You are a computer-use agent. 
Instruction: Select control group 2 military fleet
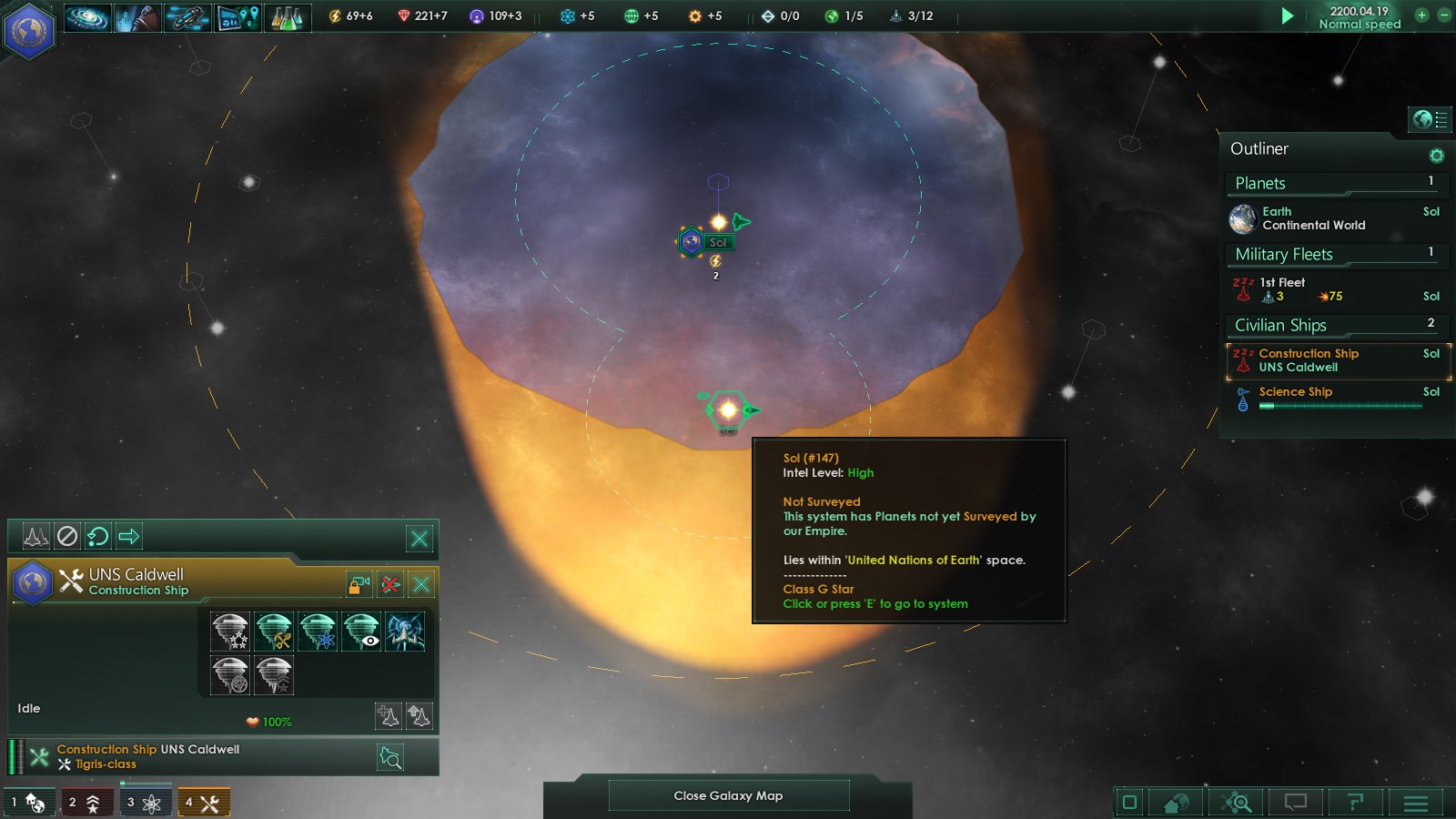86,803
